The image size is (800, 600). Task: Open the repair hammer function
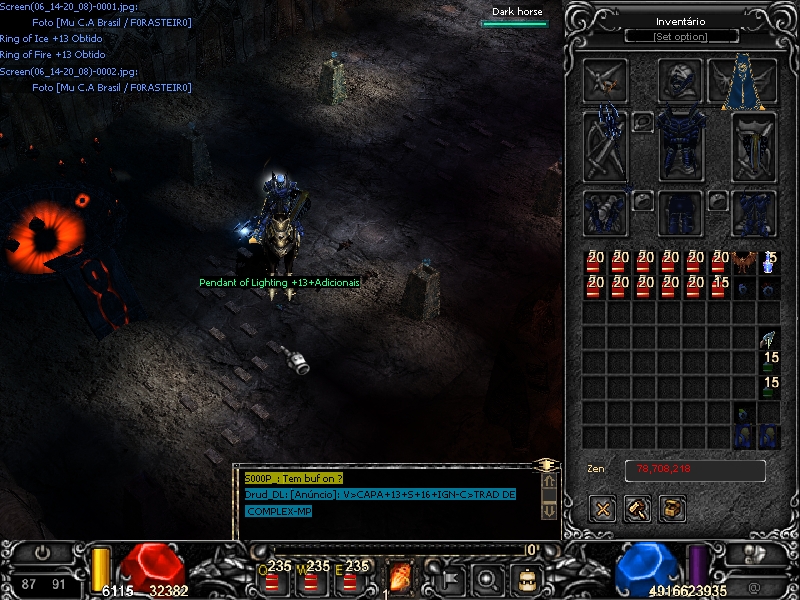coord(638,508)
